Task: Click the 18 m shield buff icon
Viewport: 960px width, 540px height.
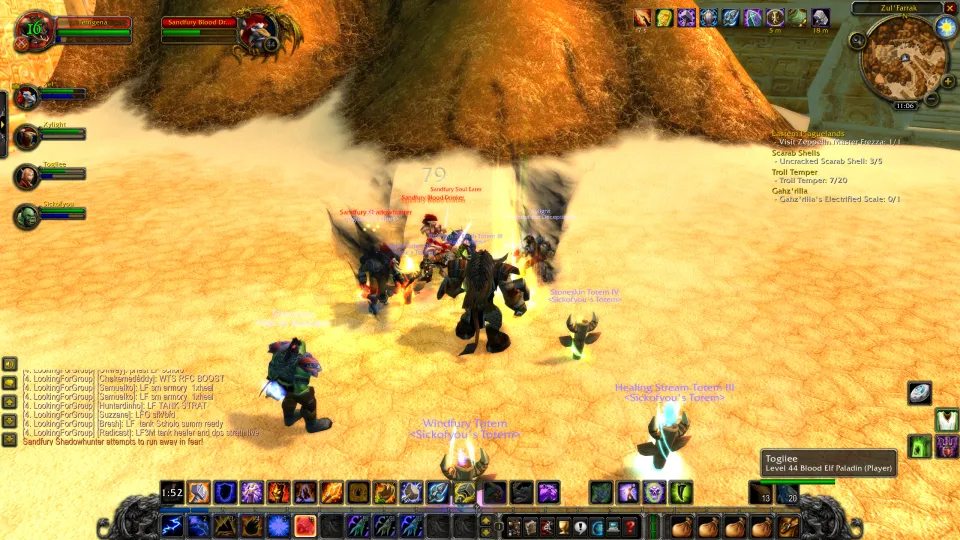Action: point(820,18)
